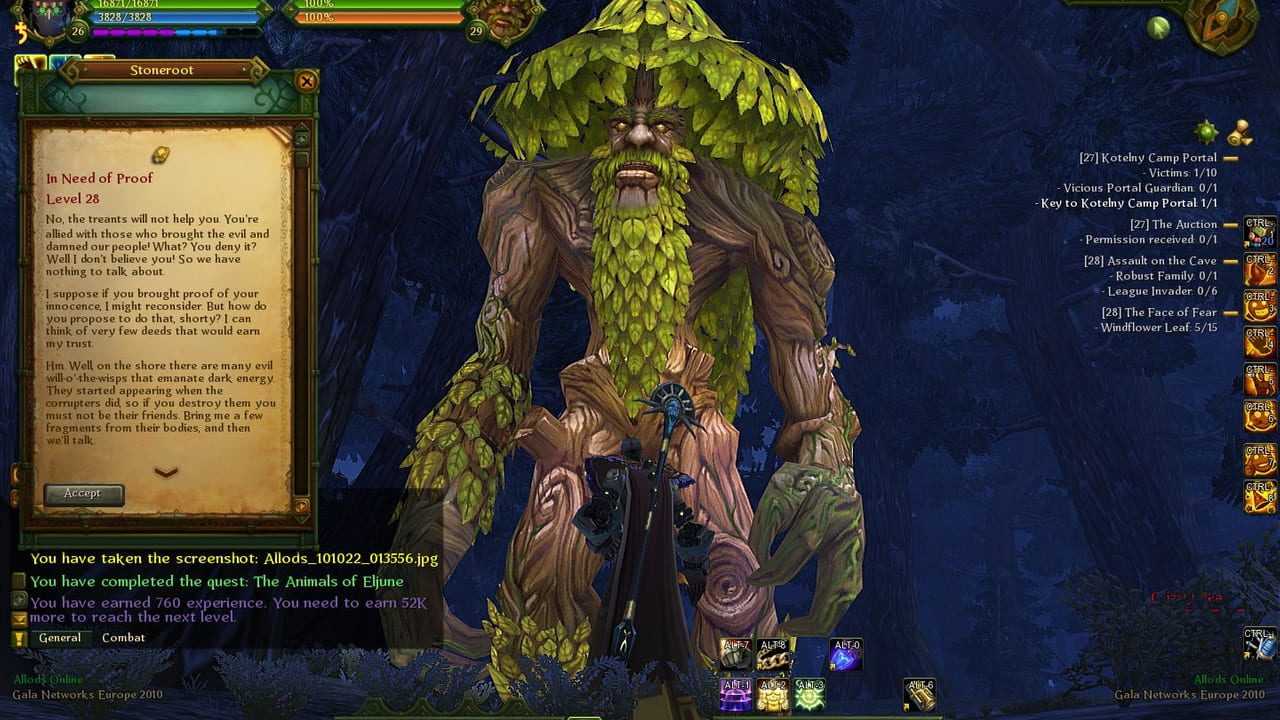The width and height of the screenshot is (1280, 720).
Task: Close the Stoneroot dialogue window
Action: [x=307, y=81]
